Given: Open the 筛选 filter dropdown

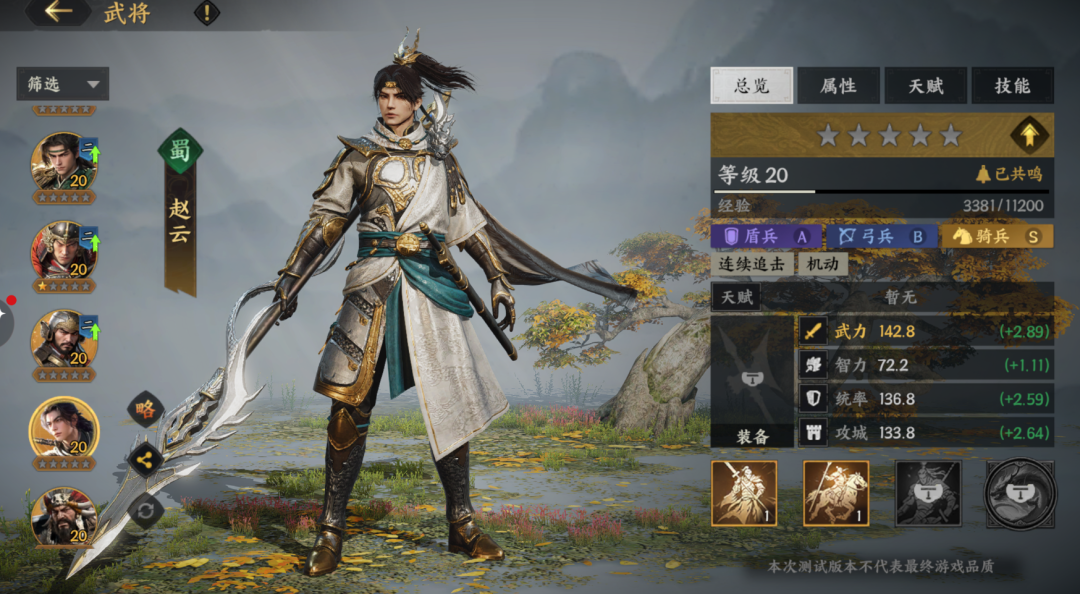Looking at the screenshot, I should 62,84.
